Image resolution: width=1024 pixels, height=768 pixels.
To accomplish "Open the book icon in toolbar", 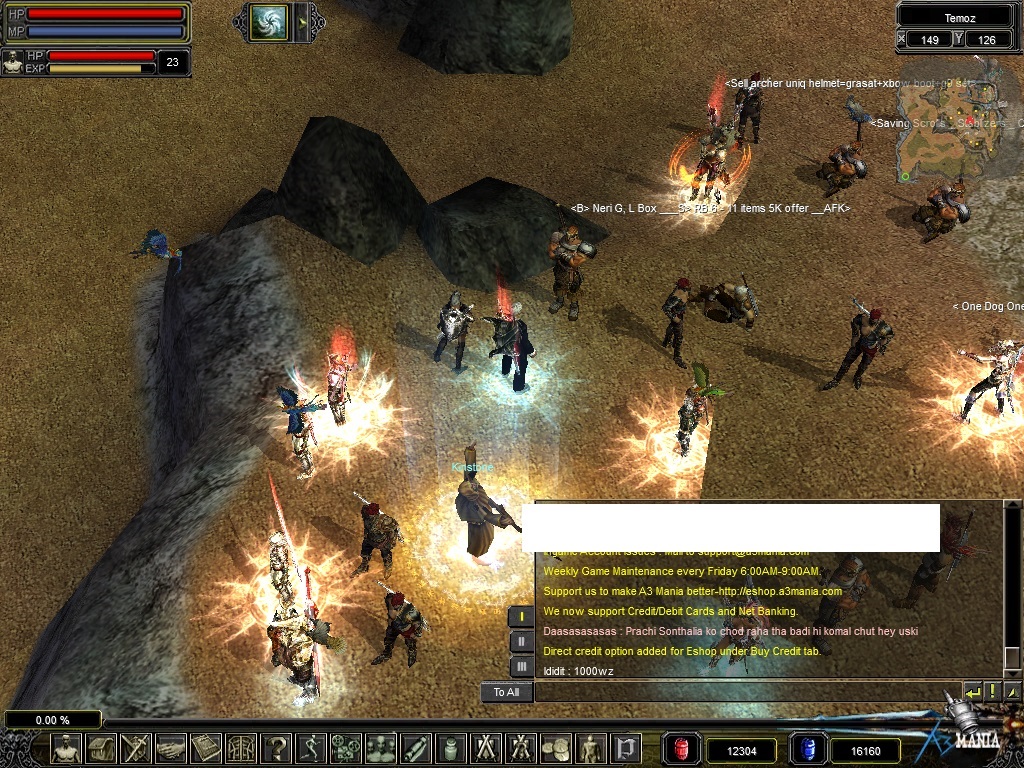I will [205, 747].
